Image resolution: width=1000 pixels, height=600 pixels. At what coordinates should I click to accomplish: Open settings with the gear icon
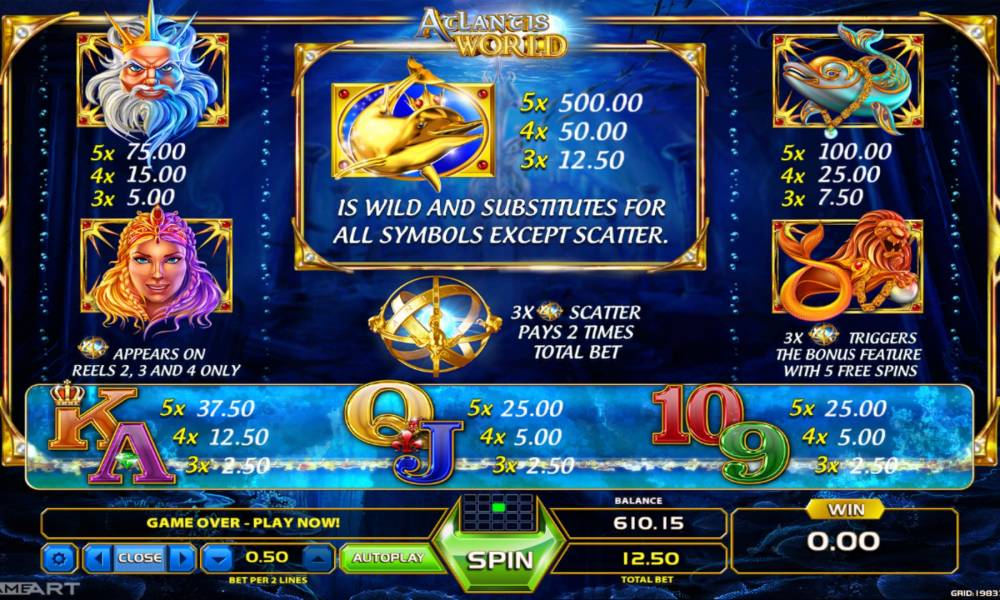pyautogui.click(x=60, y=558)
